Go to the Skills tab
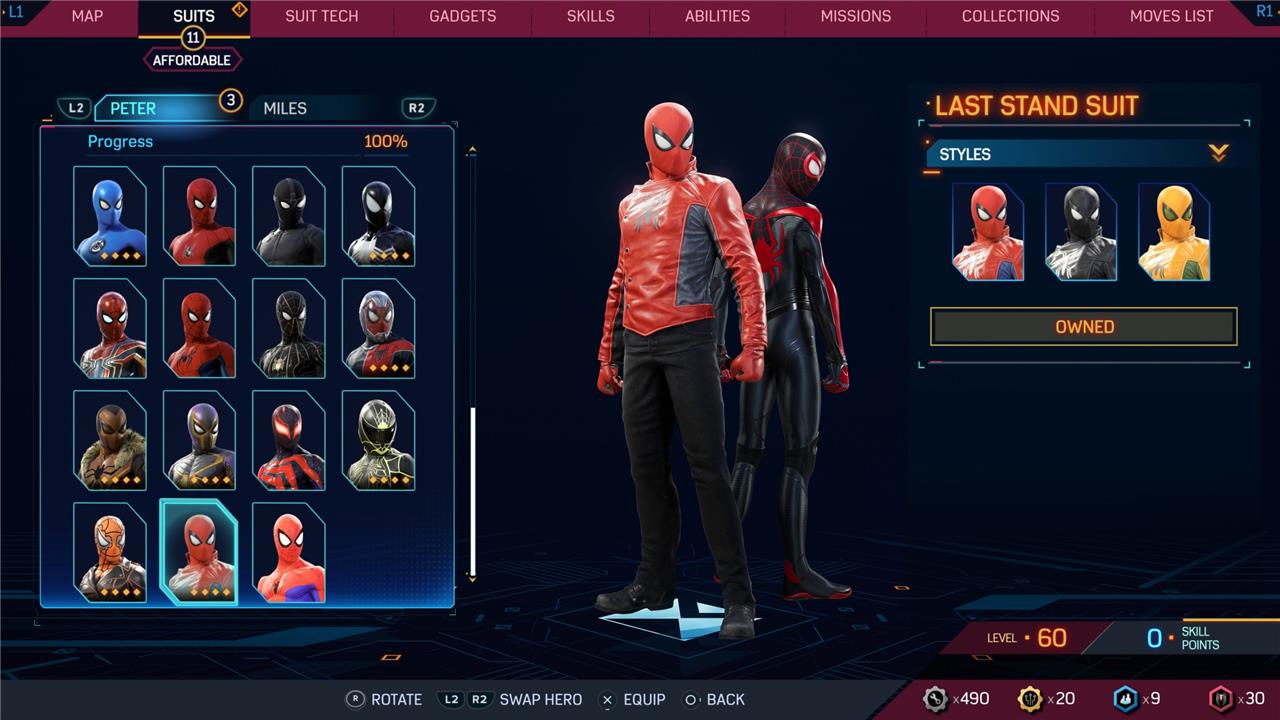 [x=591, y=16]
